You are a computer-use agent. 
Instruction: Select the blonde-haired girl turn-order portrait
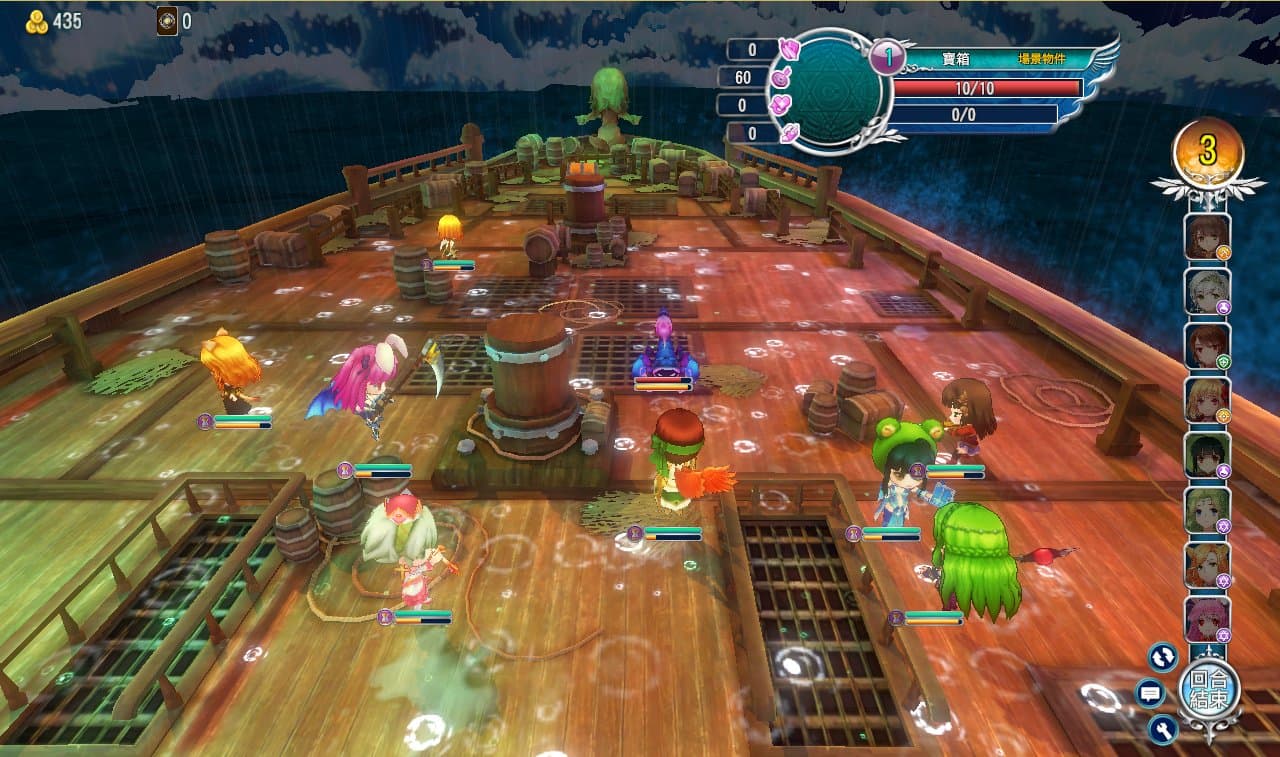[1207, 400]
